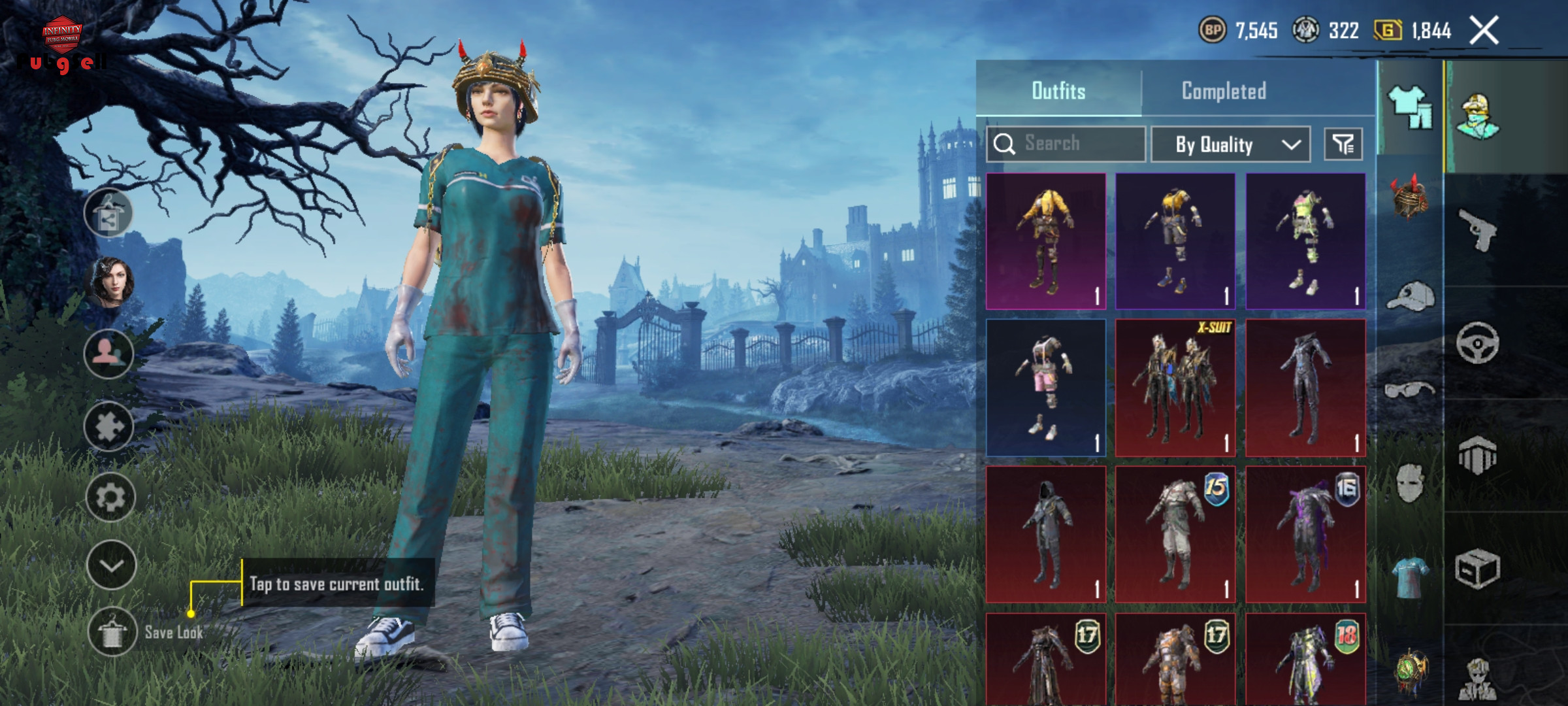1568x706 pixels.
Task: Open the puzzle piece menu icon
Action: pos(109,427)
